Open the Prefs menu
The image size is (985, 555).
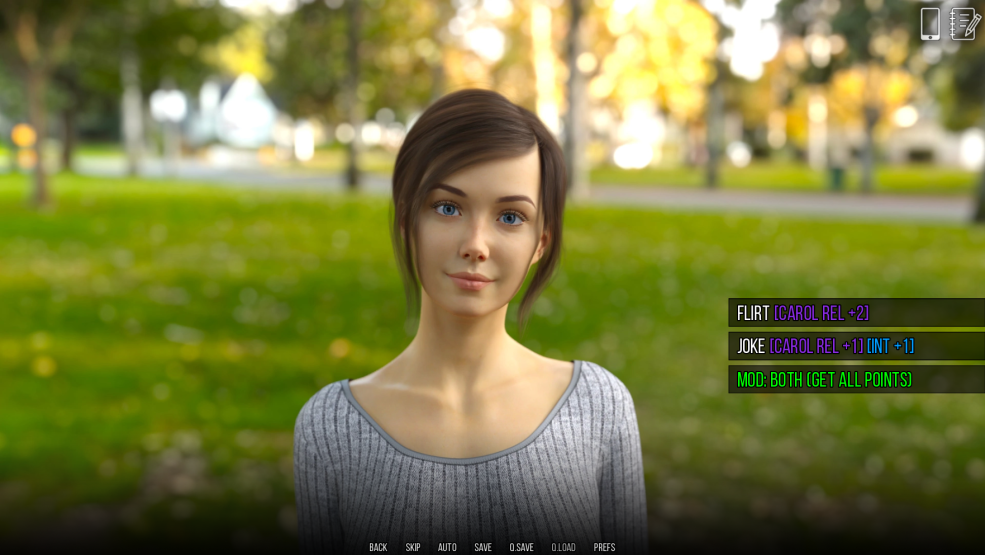pos(604,547)
